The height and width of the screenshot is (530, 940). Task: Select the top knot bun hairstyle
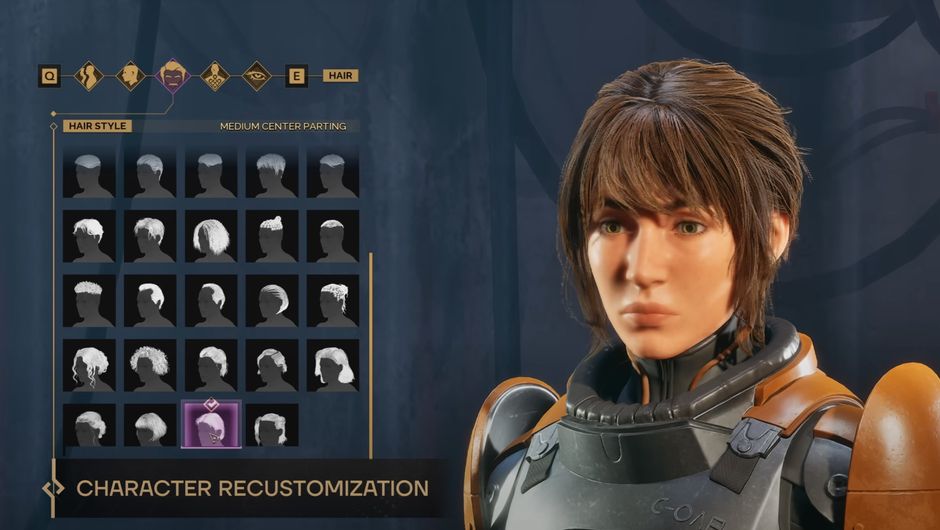(272, 237)
